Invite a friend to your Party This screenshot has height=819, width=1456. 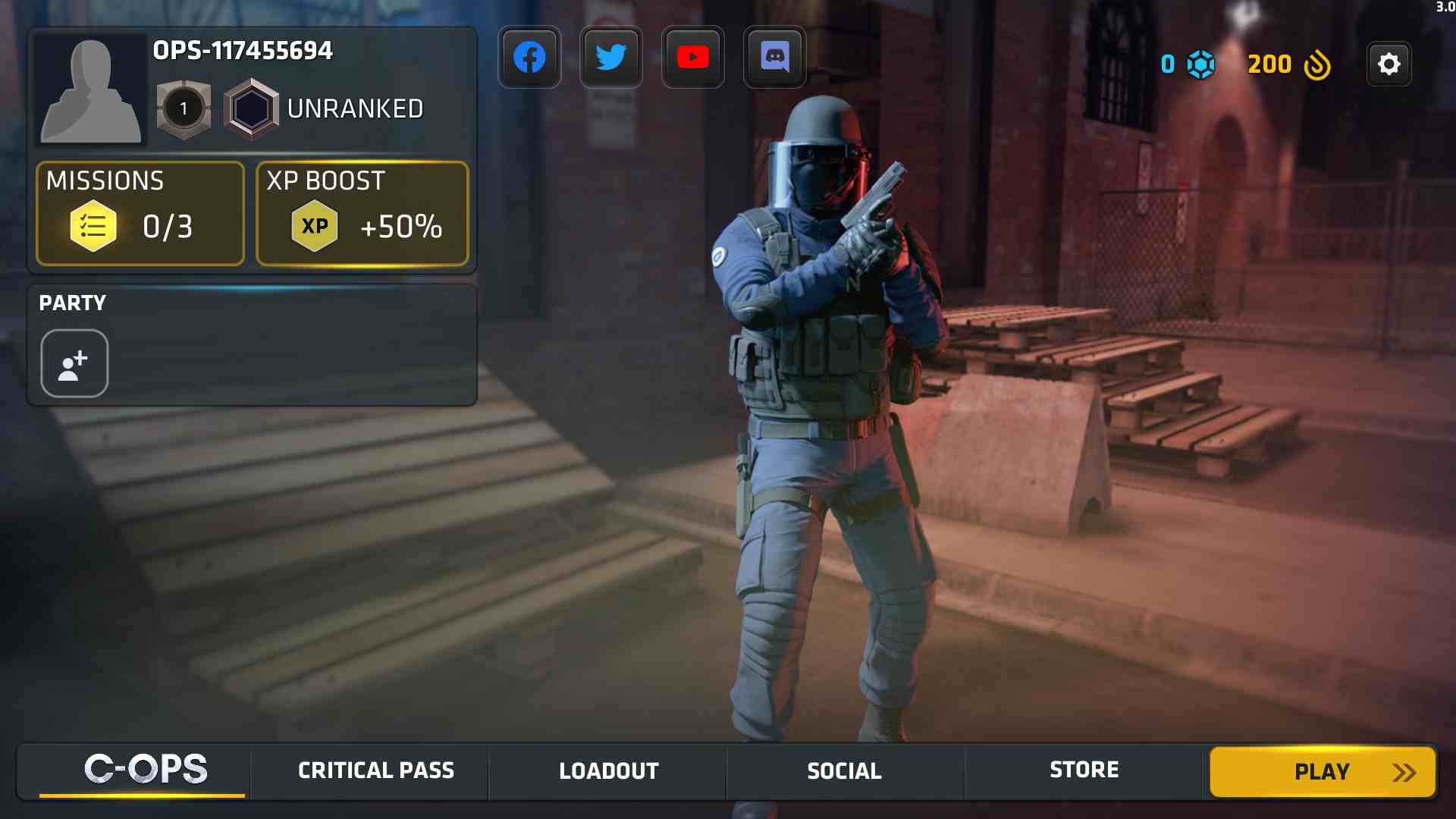[x=74, y=363]
